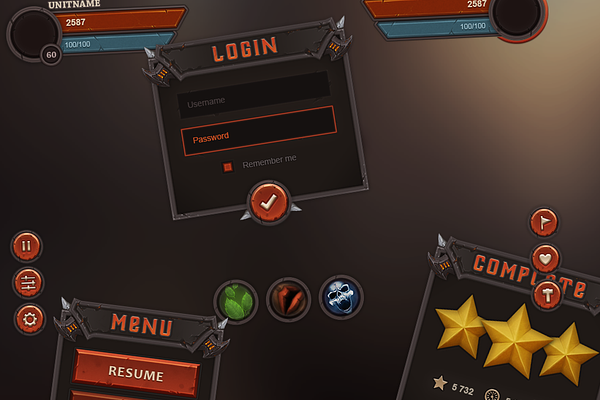The image size is (600, 400).
Task: Open the sliders options button
Action: [x=28, y=283]
